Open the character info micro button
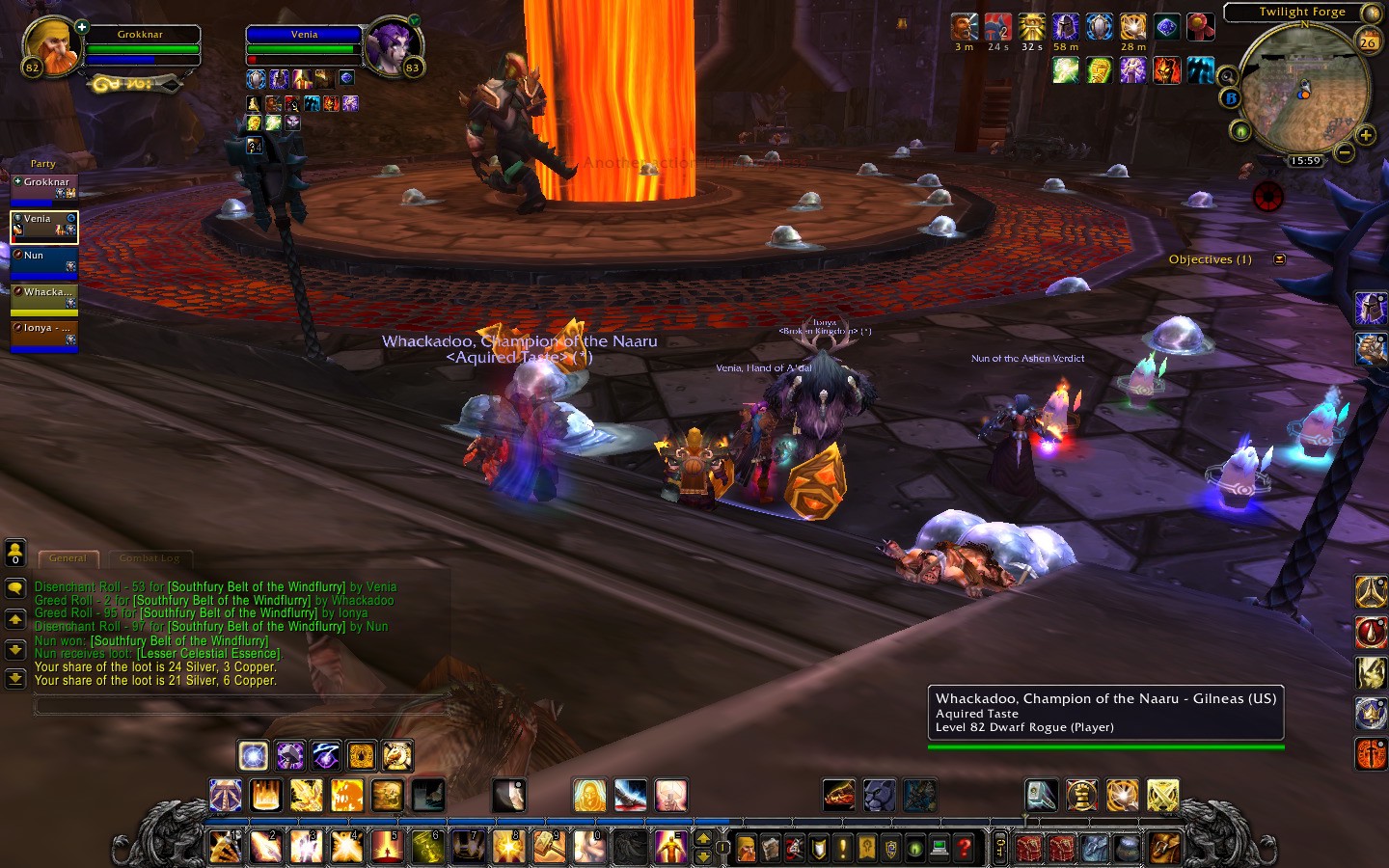The height and width of the screenshot is (868, 1389). click(x=747, y=848)
